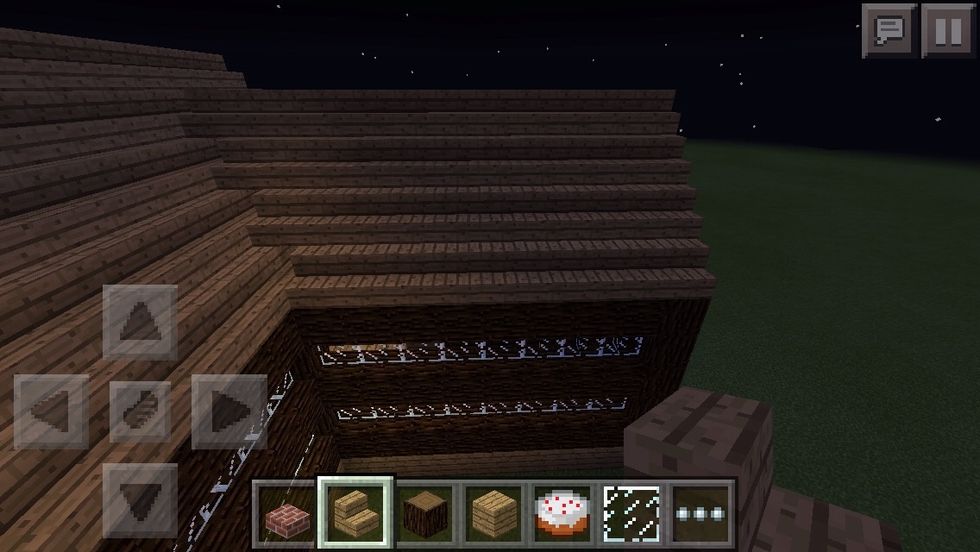Tap the move forward arrow
The width and height of the screenshot is (980, 552).
point(140,321)
